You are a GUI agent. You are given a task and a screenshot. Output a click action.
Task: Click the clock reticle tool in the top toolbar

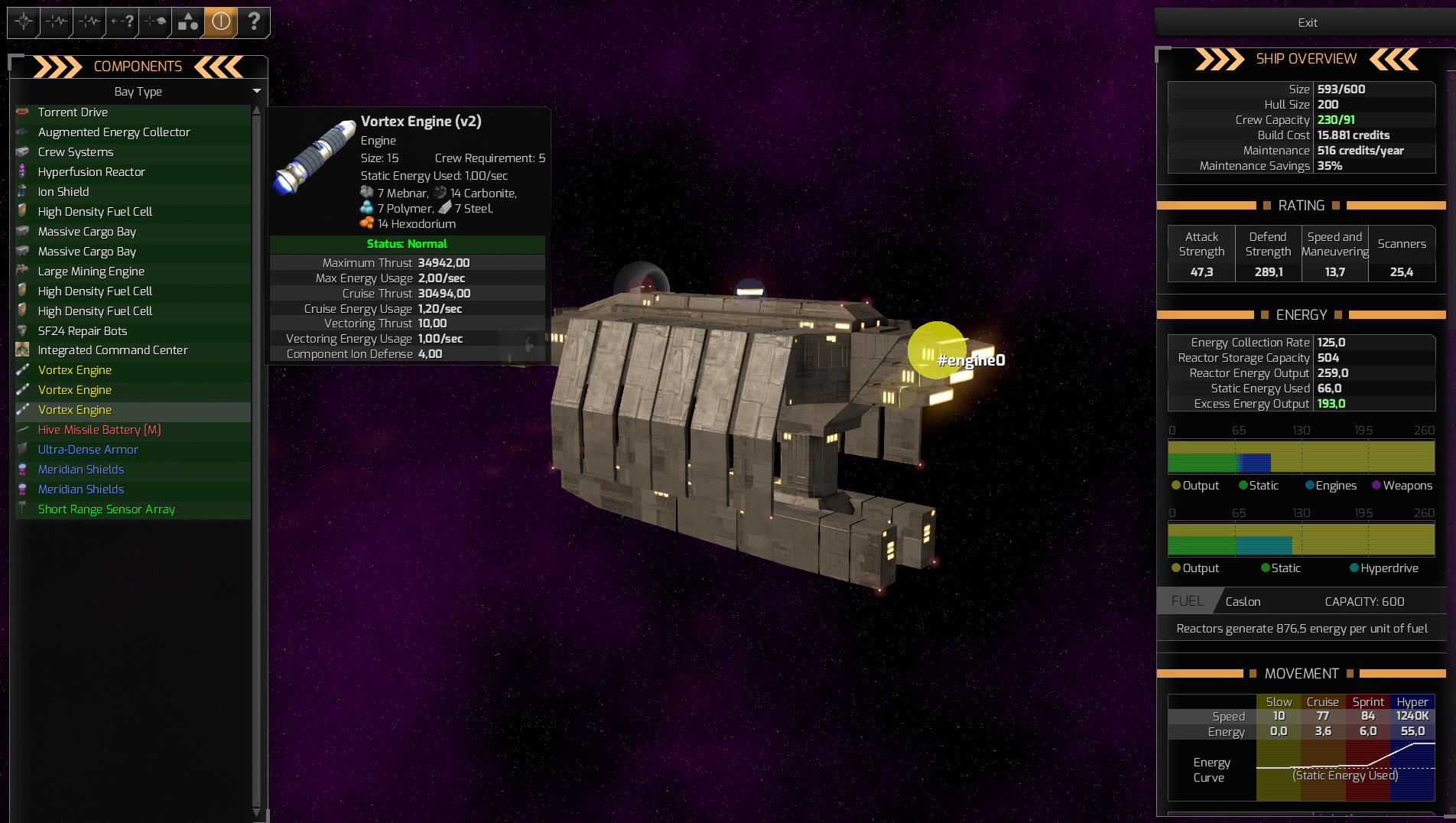pos(22,22)
